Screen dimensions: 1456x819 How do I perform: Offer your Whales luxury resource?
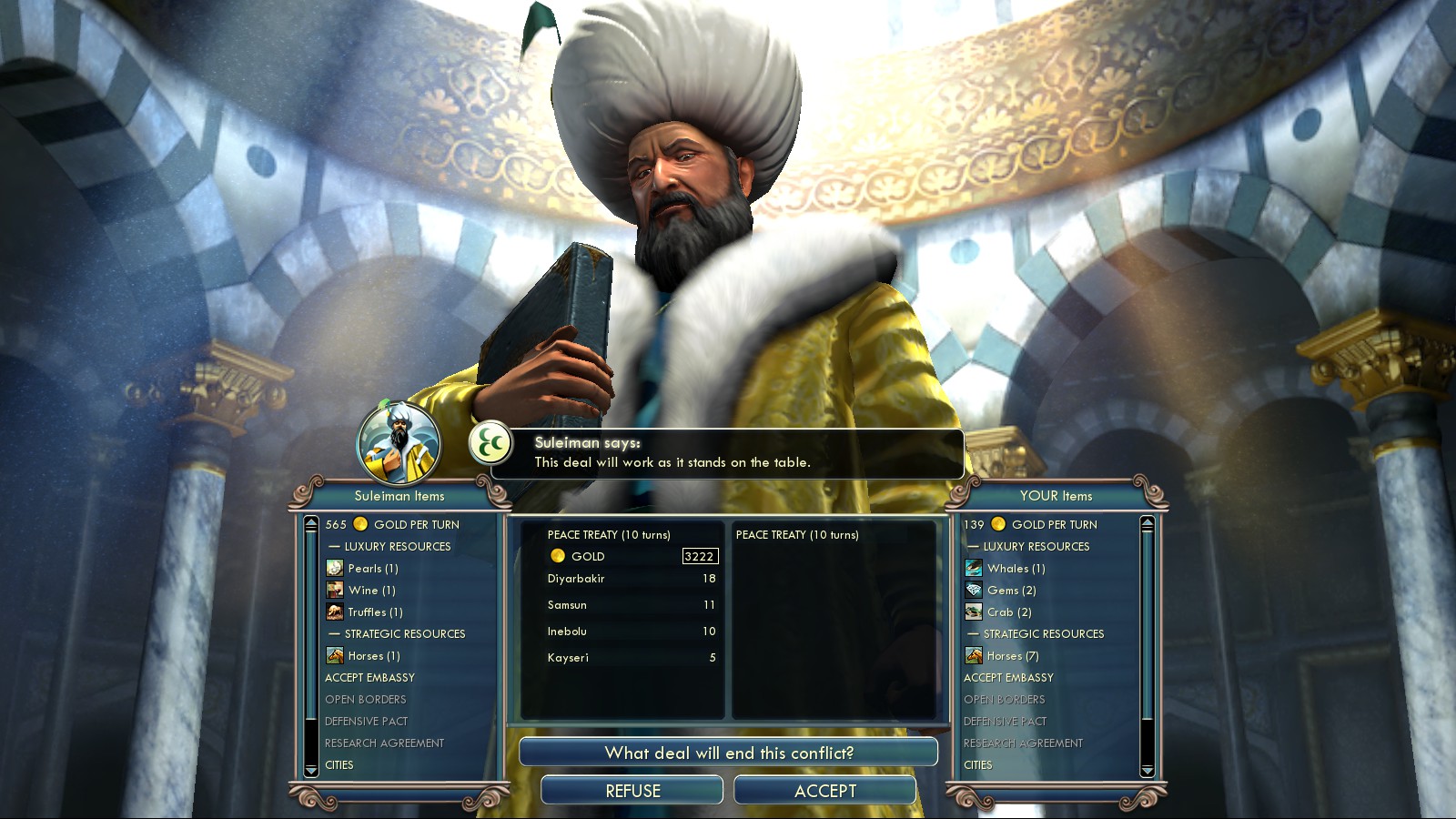(1016, 569)
